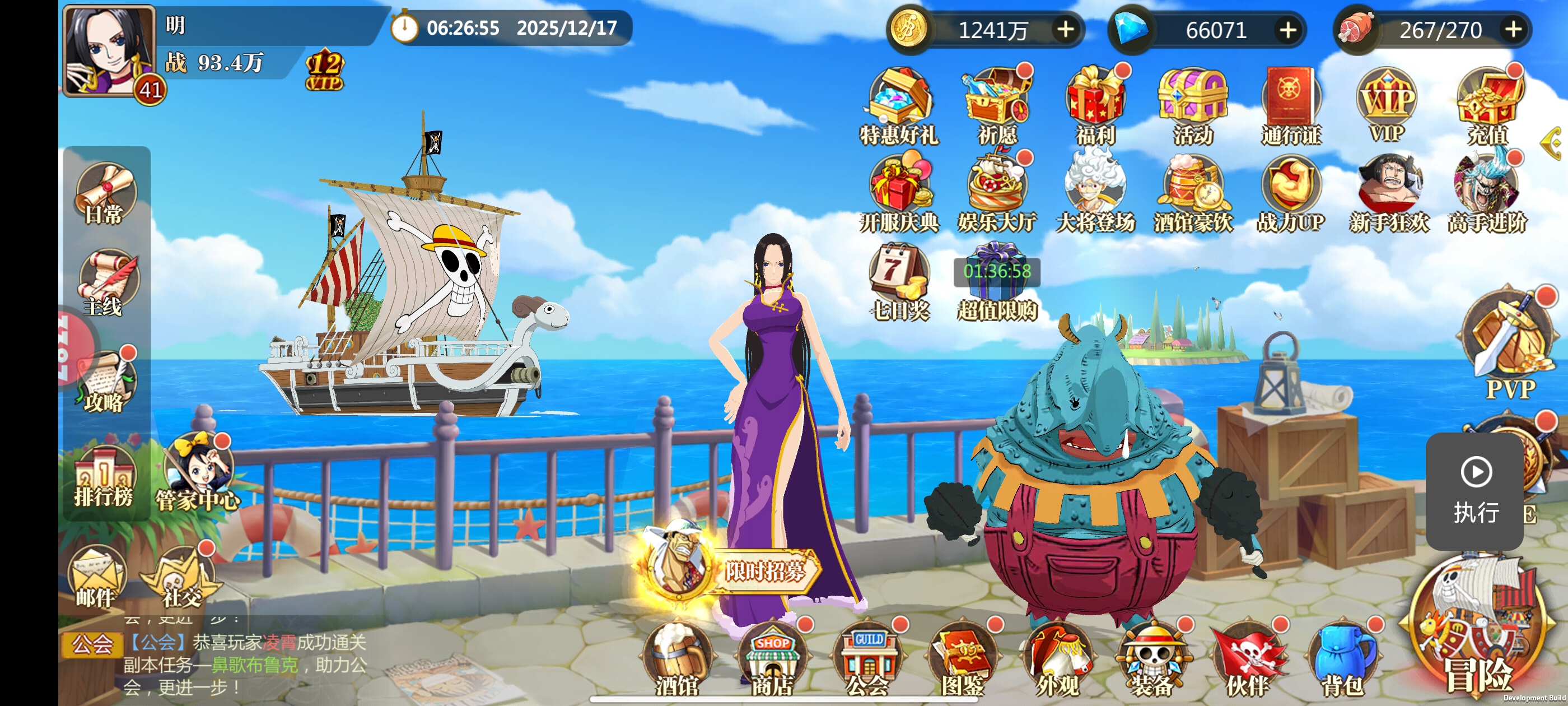View the 七日奖 seven-day reward calendar
1568x706 pixels.
tap(899, 281)
